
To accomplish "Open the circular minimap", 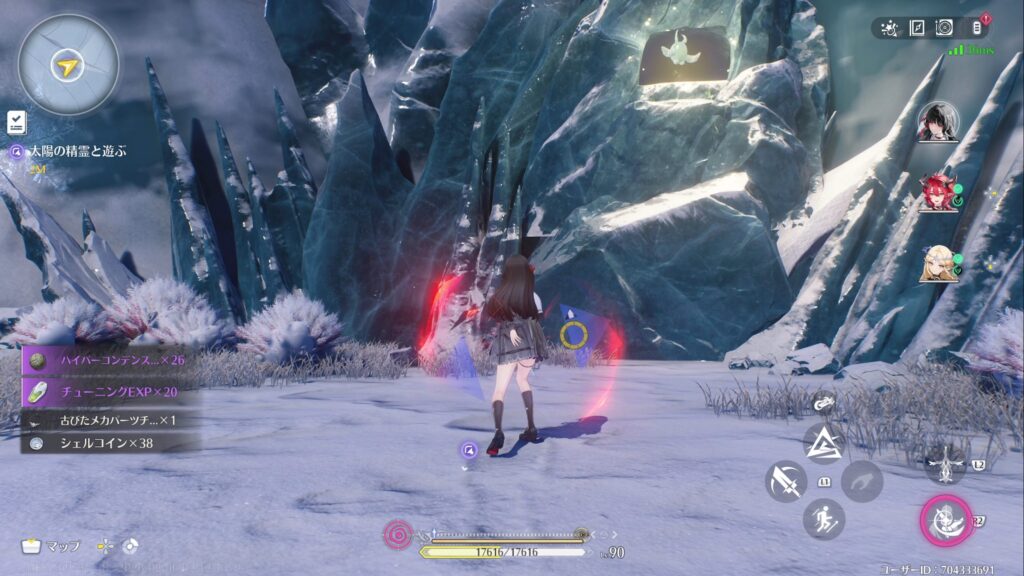I will [x=67, y=66].
